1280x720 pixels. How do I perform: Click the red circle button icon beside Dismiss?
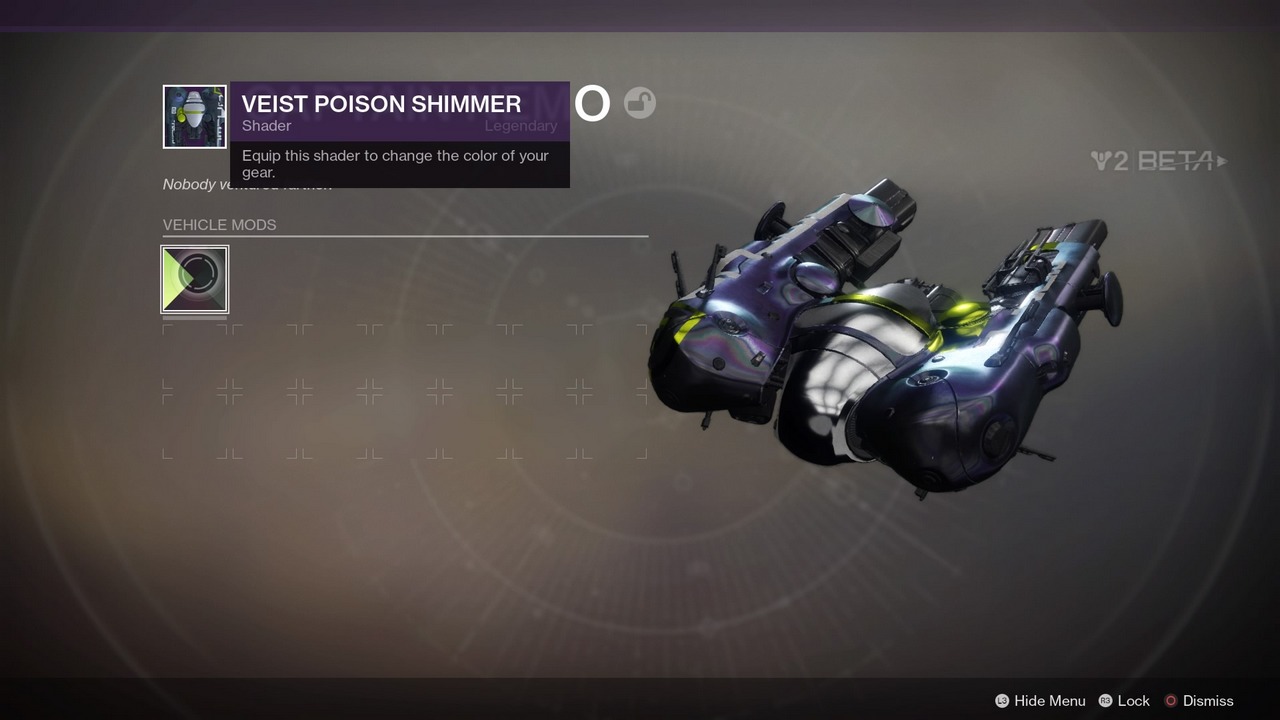(1172, 701)
